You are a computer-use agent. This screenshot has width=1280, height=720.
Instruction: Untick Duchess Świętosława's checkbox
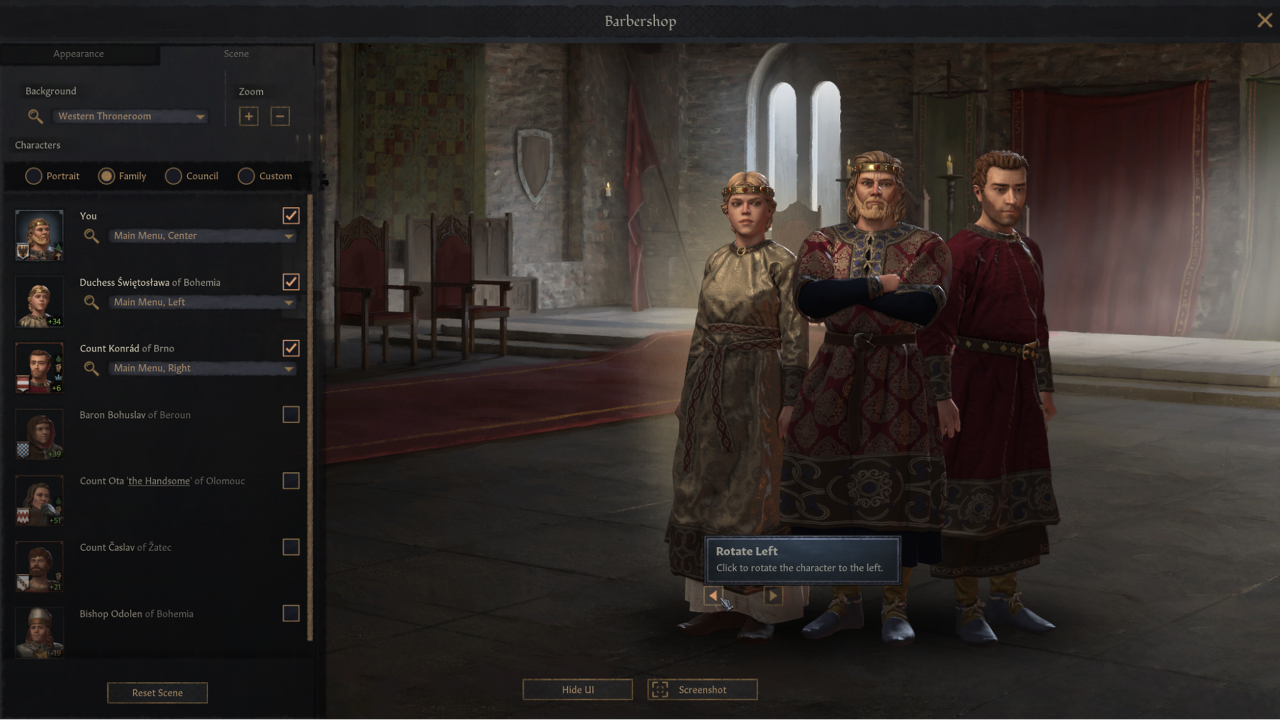point(291,281)
